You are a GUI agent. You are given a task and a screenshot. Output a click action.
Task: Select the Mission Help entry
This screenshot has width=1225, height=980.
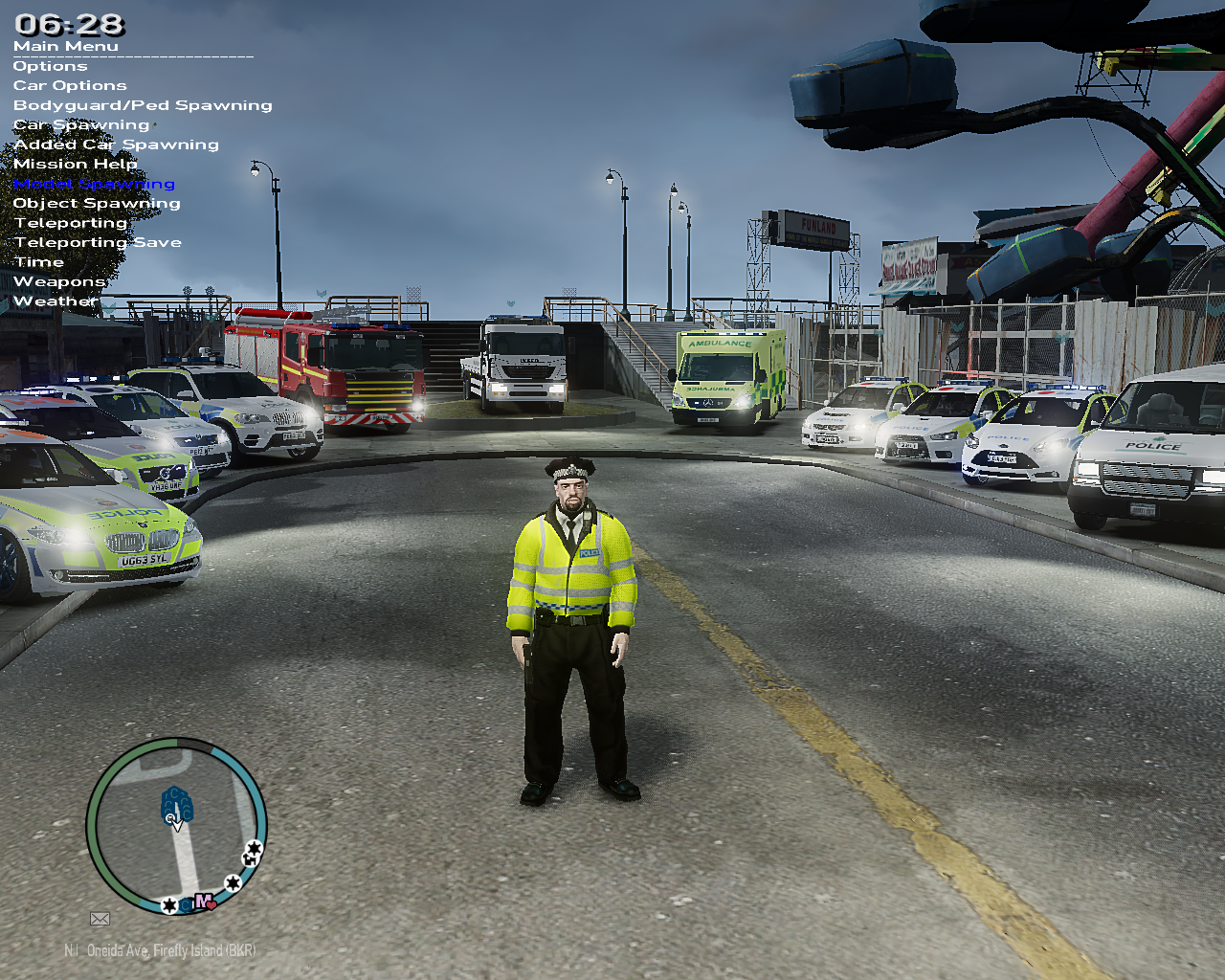tap(75, 165)
